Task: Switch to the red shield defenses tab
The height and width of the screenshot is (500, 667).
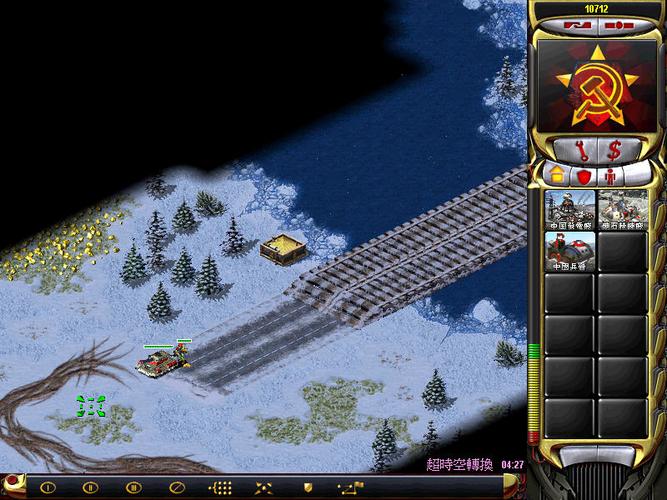Action: 584,176
